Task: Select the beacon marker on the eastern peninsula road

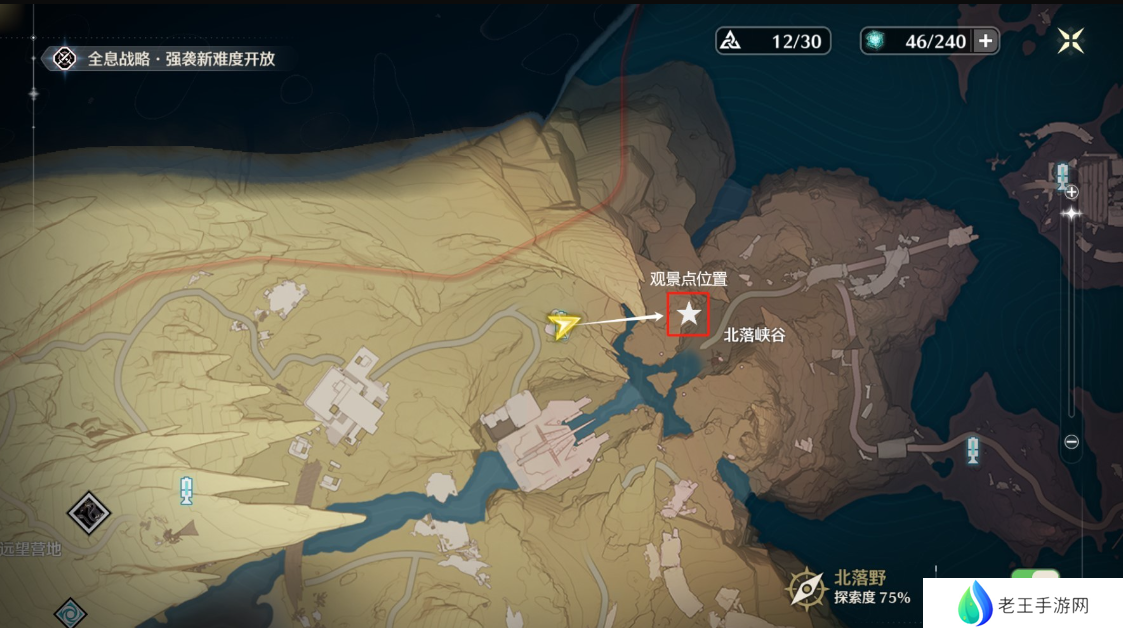Action: point(972,449)
